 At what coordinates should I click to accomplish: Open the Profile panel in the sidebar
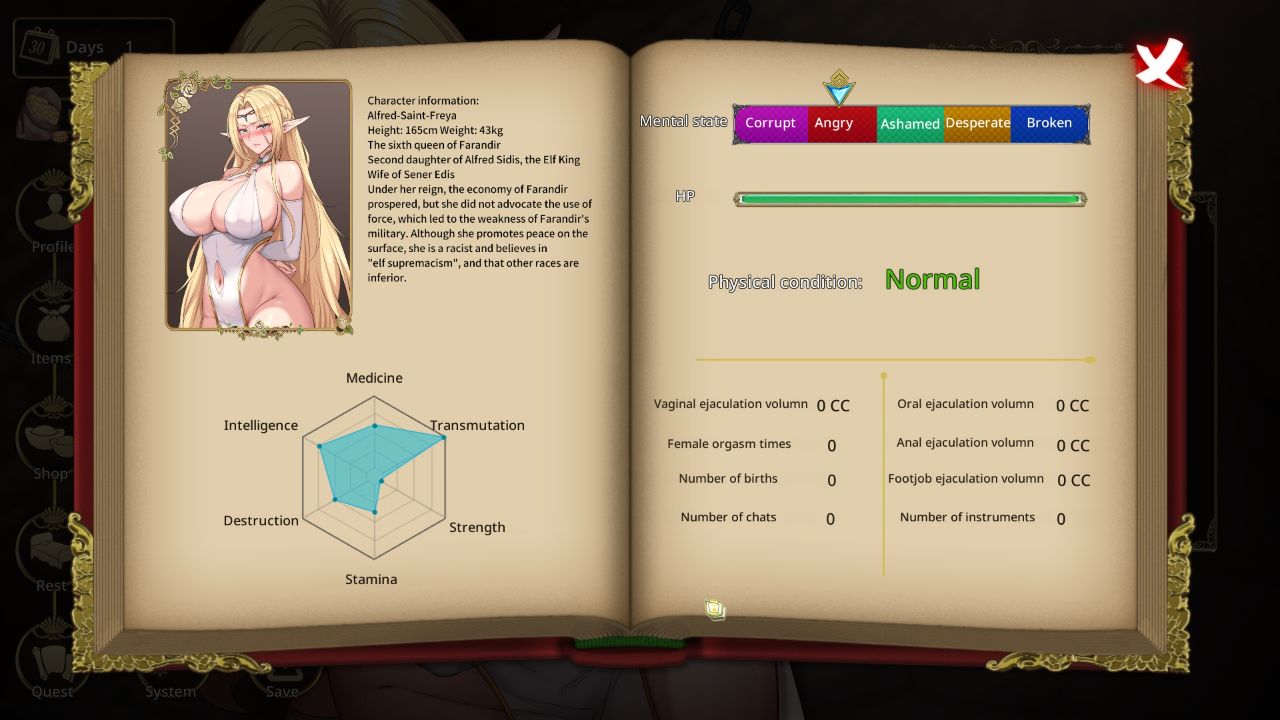tap(50, 210)
